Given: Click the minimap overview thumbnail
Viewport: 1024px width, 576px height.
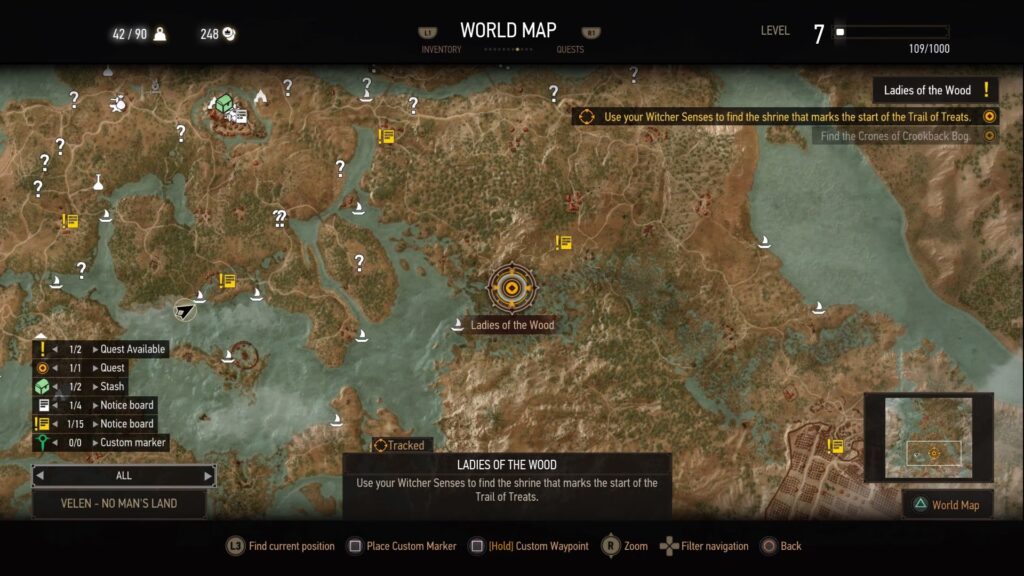Looking at the screenshot, I should pyautogui.click(x=927, y=438).
